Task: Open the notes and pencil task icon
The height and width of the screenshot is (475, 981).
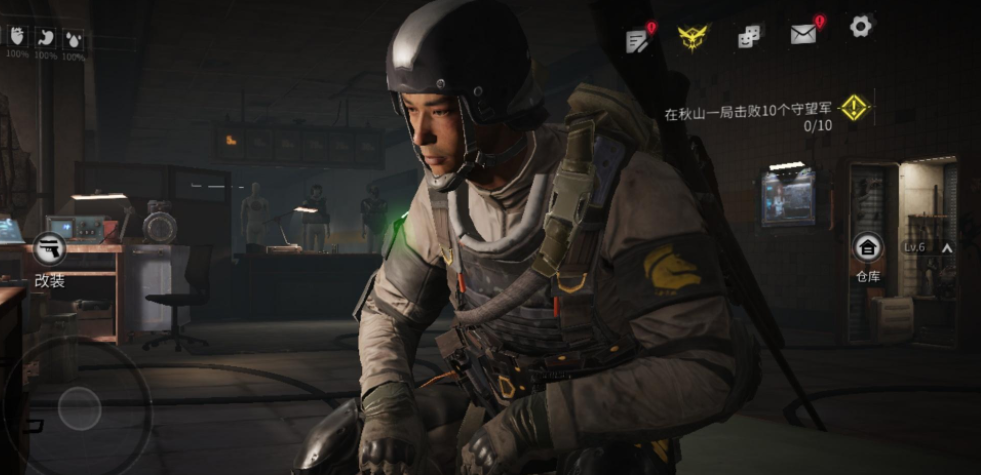Action: 638,39
